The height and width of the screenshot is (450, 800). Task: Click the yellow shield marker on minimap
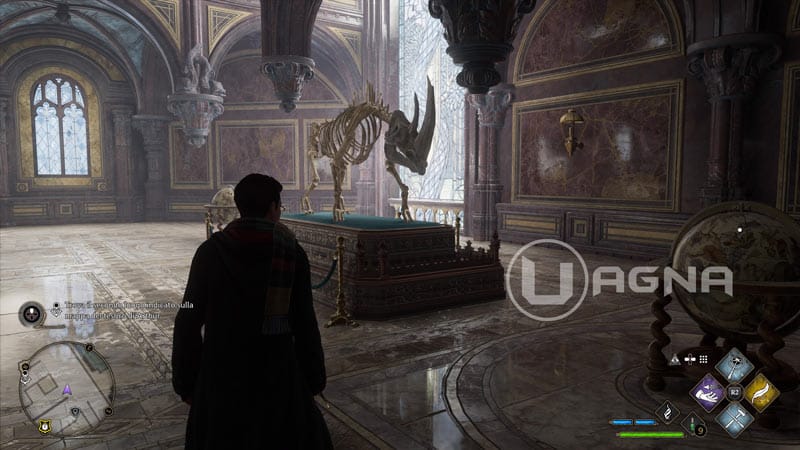tap(45, 427)
